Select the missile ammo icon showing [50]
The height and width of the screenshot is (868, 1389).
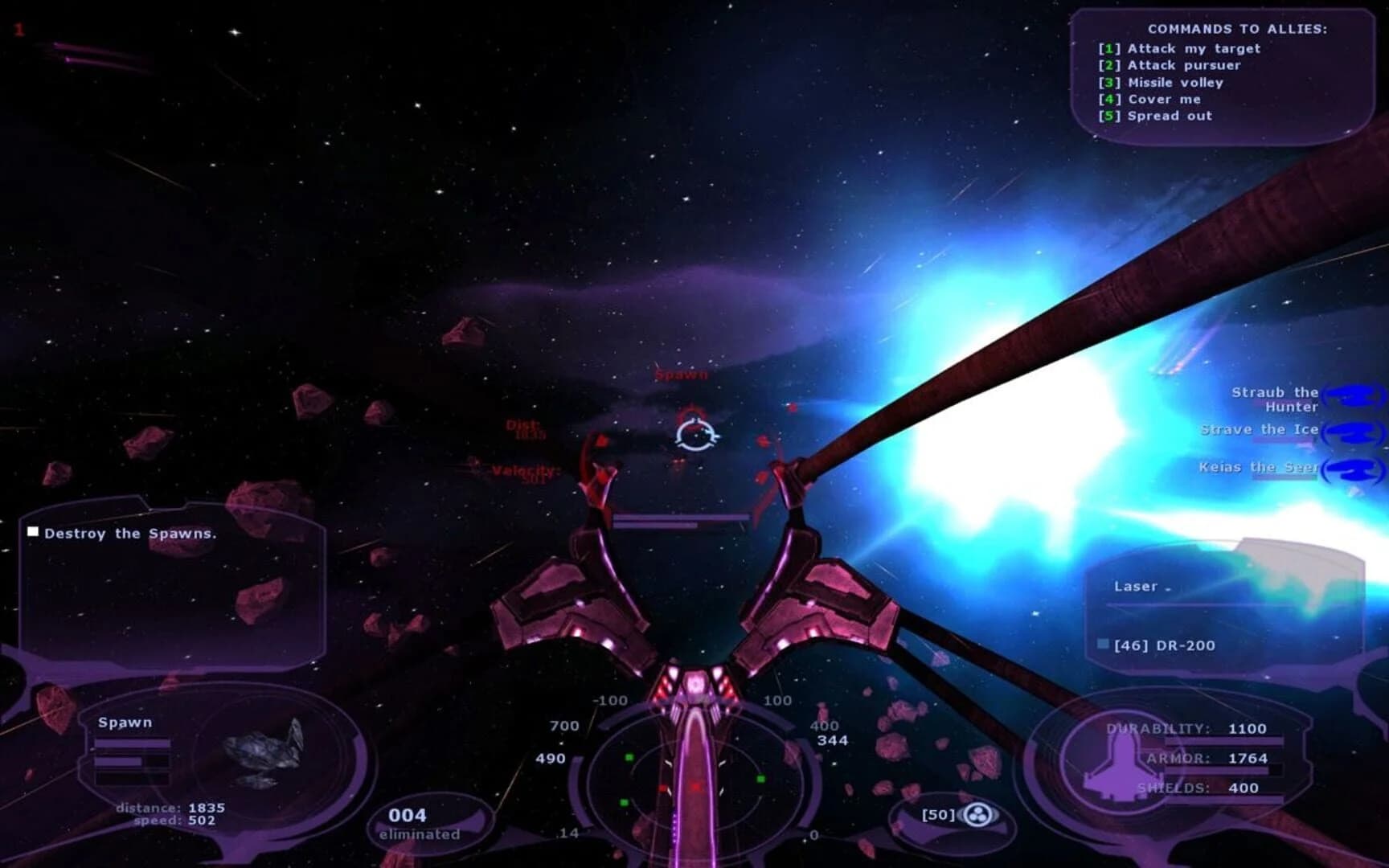pos(977,814)
